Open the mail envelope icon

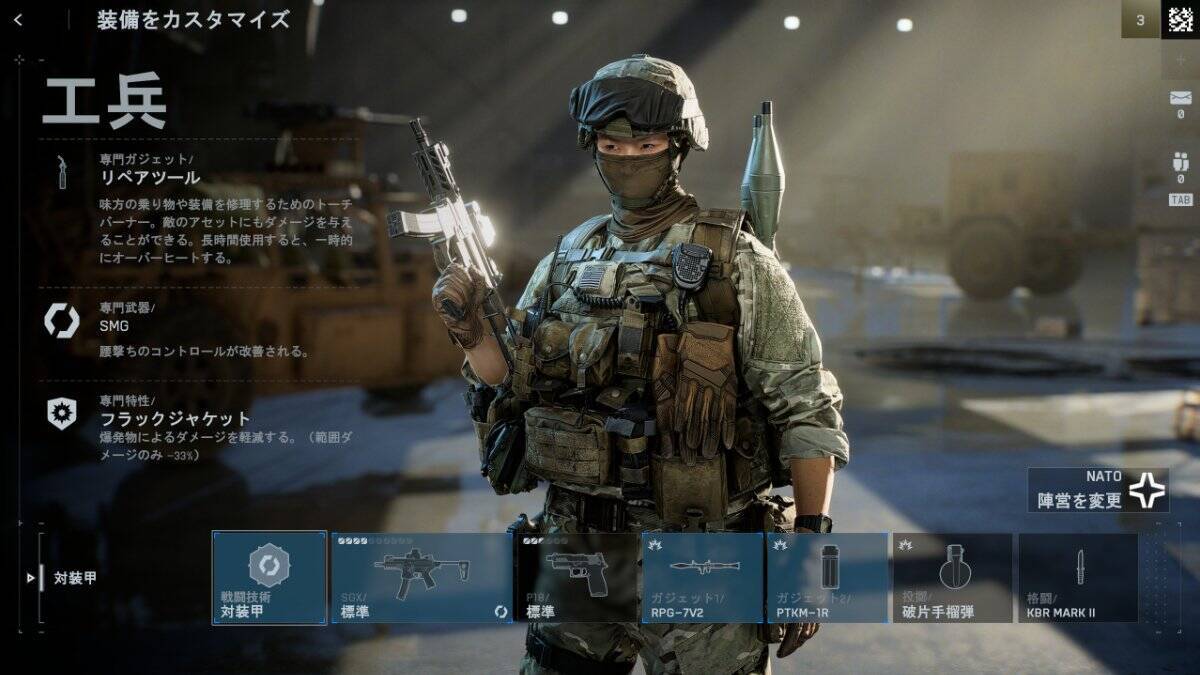coord(1180,98)
